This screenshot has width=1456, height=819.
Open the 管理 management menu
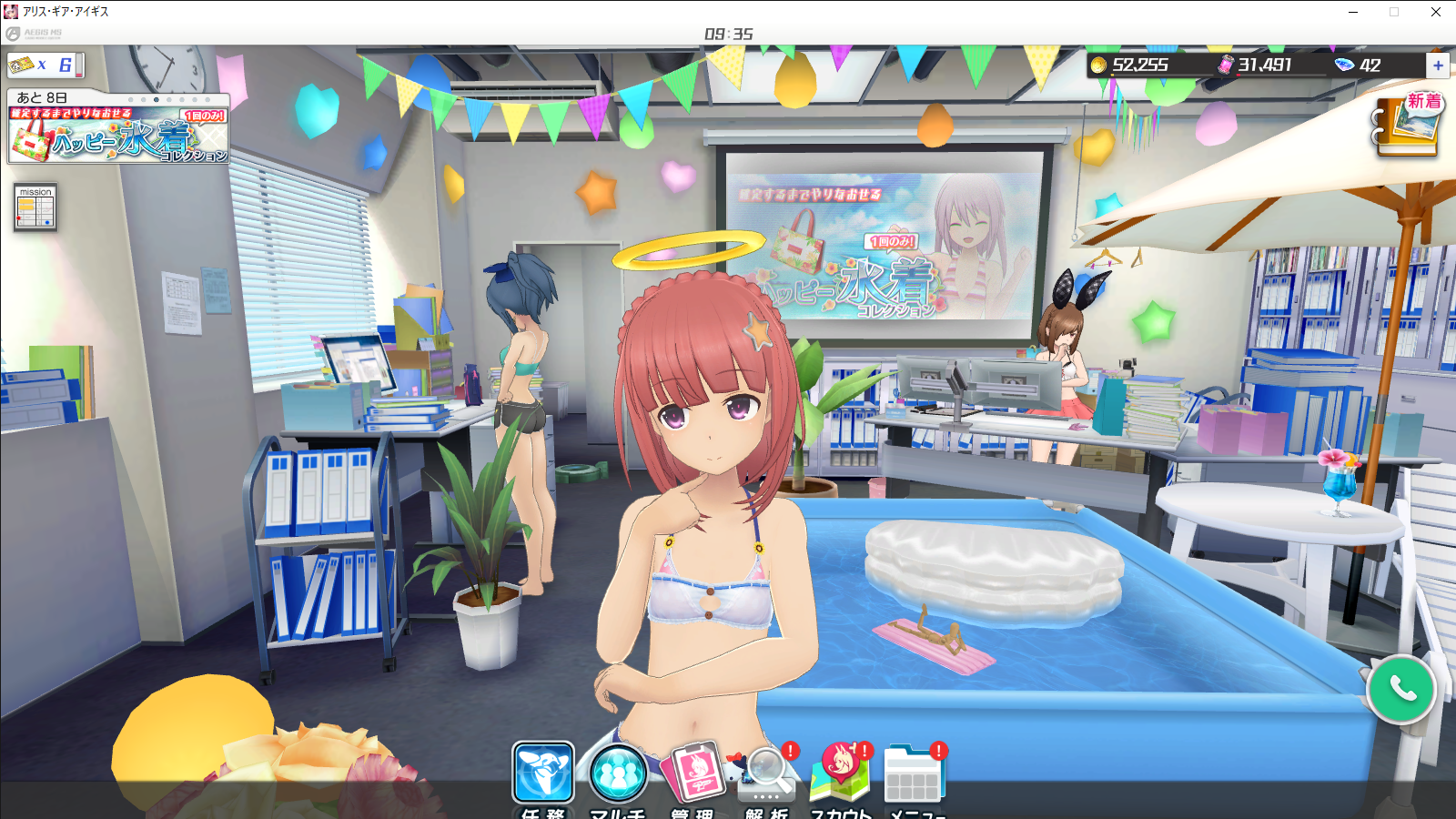[x=694, y=773]
